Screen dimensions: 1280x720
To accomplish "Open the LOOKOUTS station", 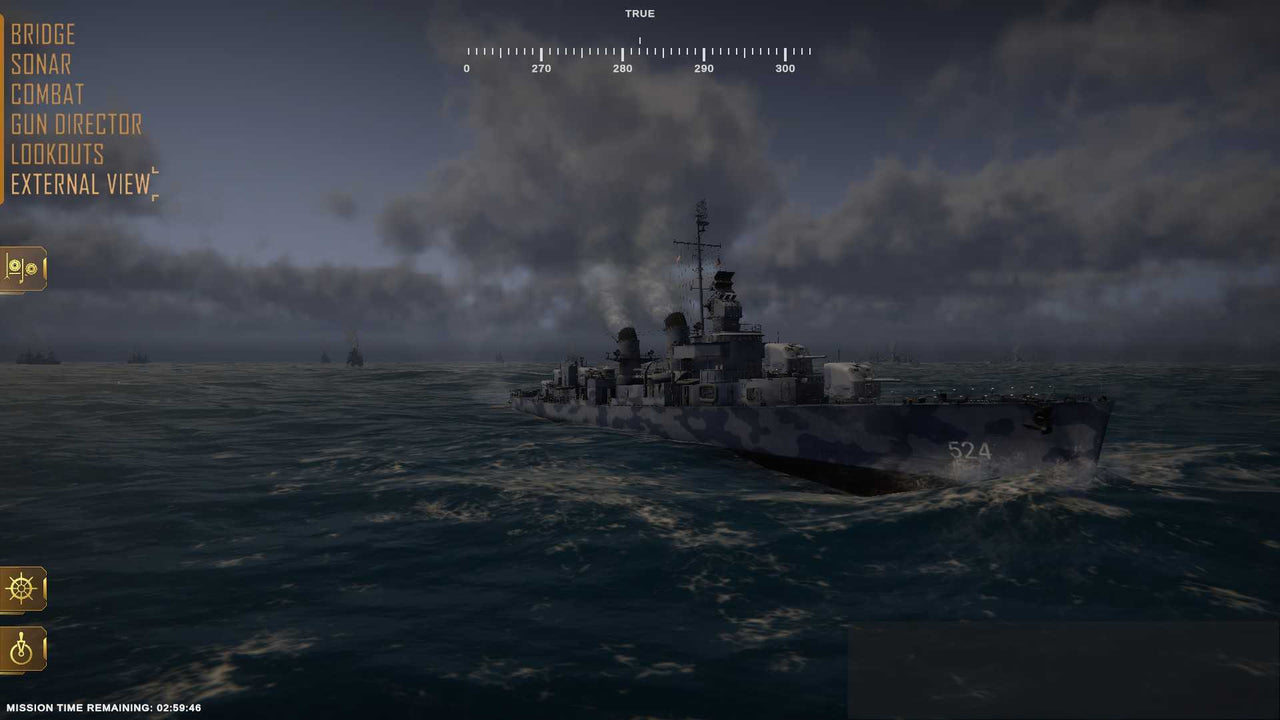I will (57, 154).
